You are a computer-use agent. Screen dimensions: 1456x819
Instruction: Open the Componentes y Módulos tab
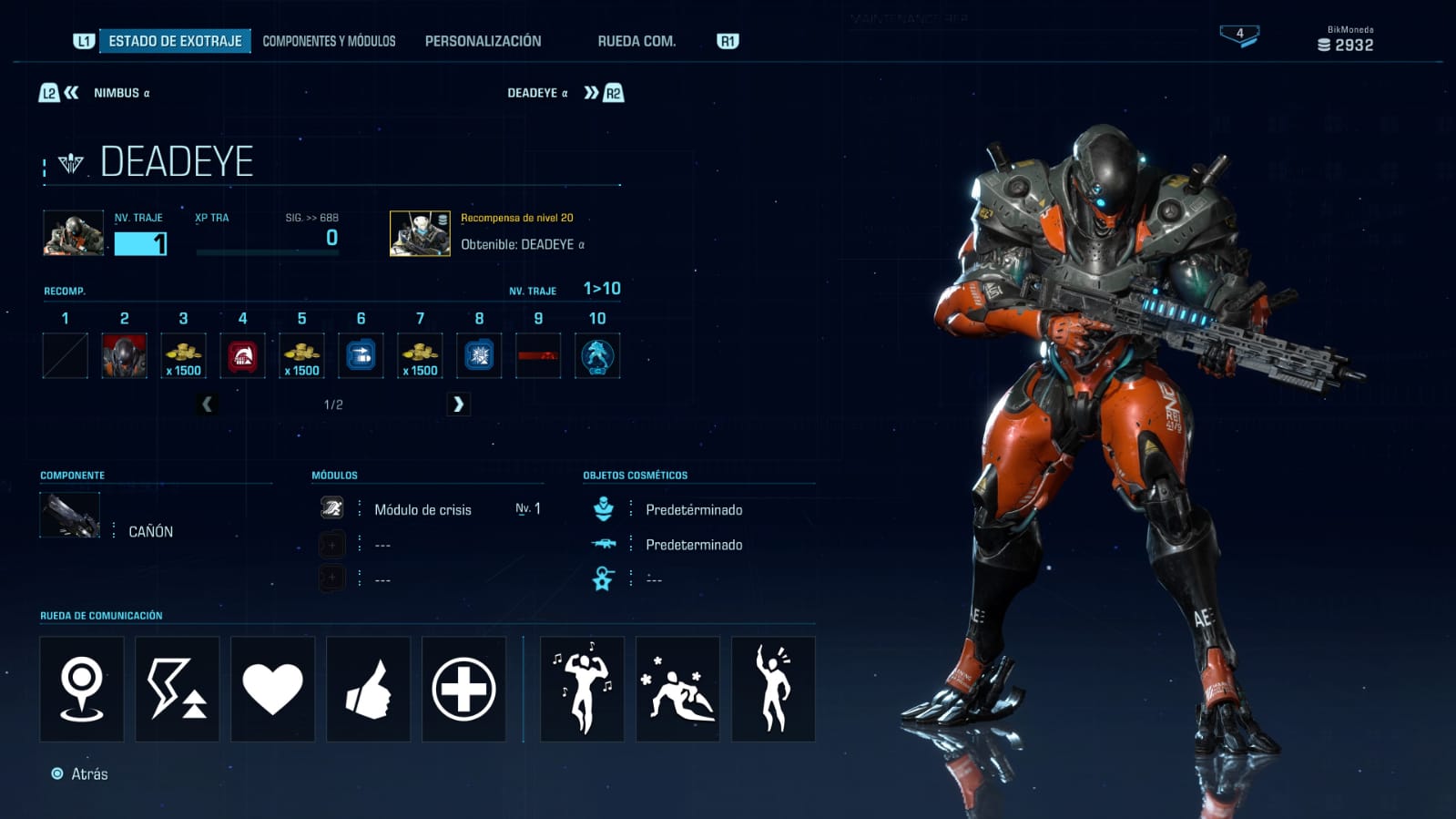tap(329, 41)
